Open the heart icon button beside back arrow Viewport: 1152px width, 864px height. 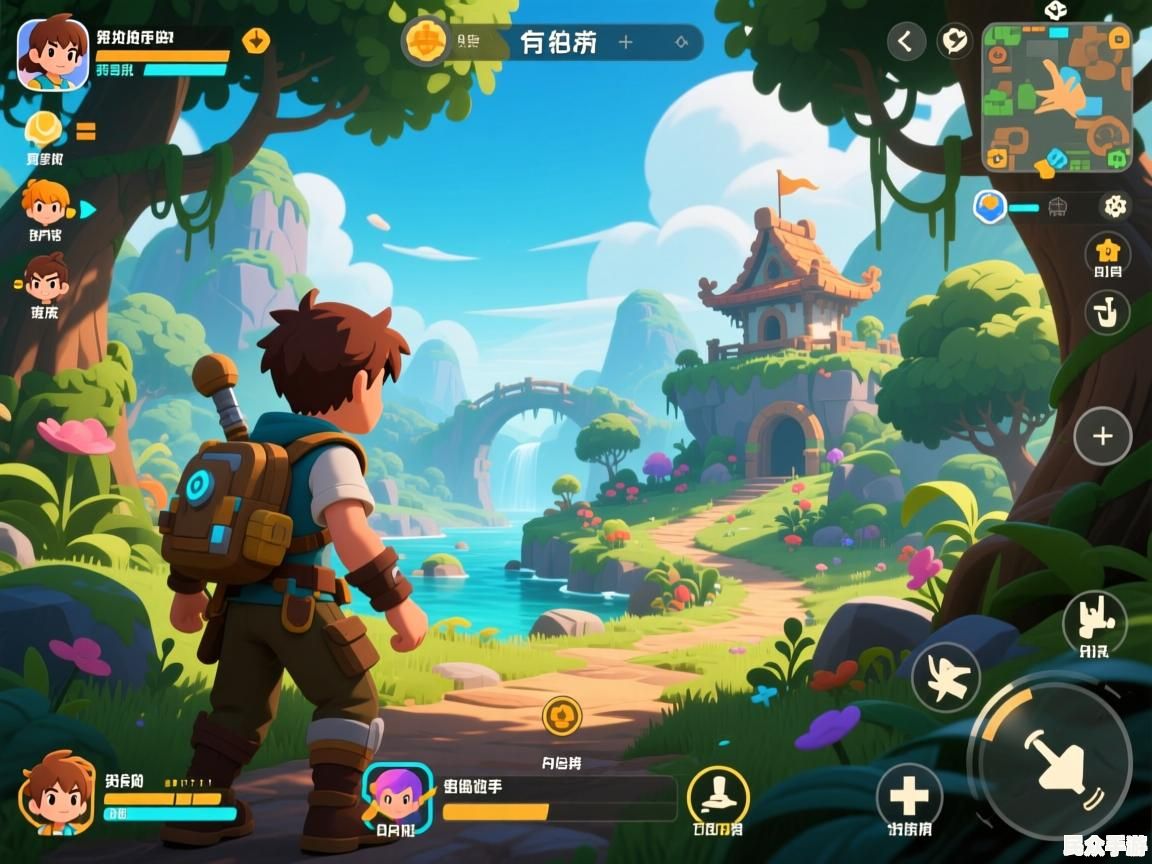coord(955,41)
